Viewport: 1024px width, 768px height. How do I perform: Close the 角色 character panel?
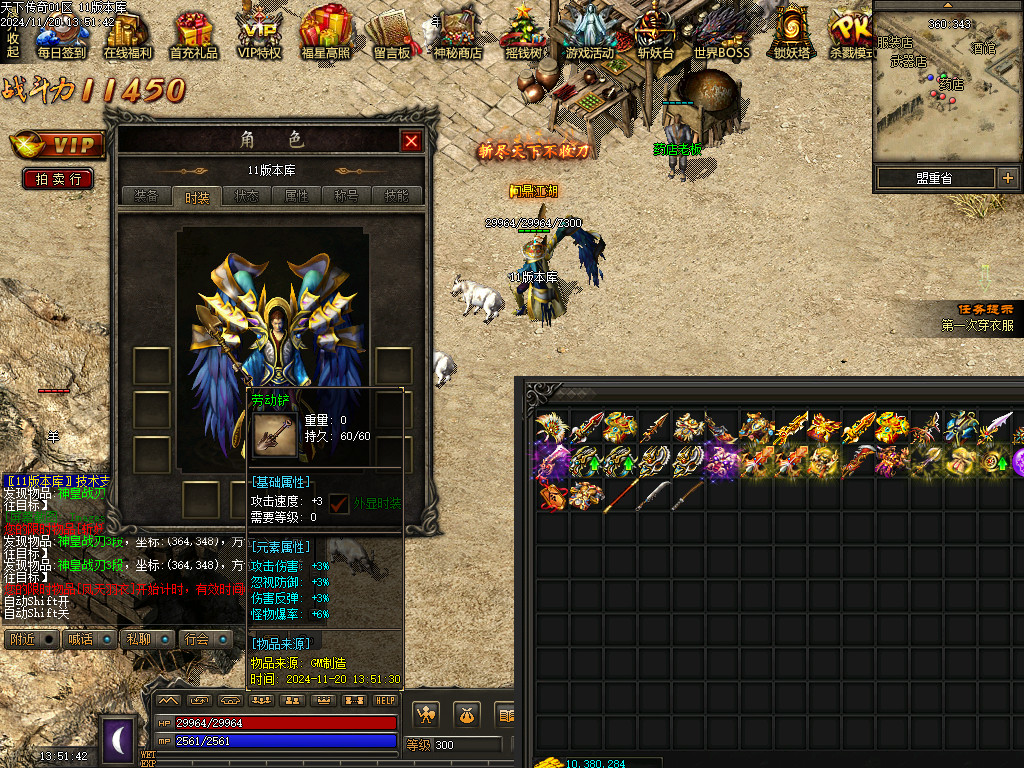[x=411, y=142]
